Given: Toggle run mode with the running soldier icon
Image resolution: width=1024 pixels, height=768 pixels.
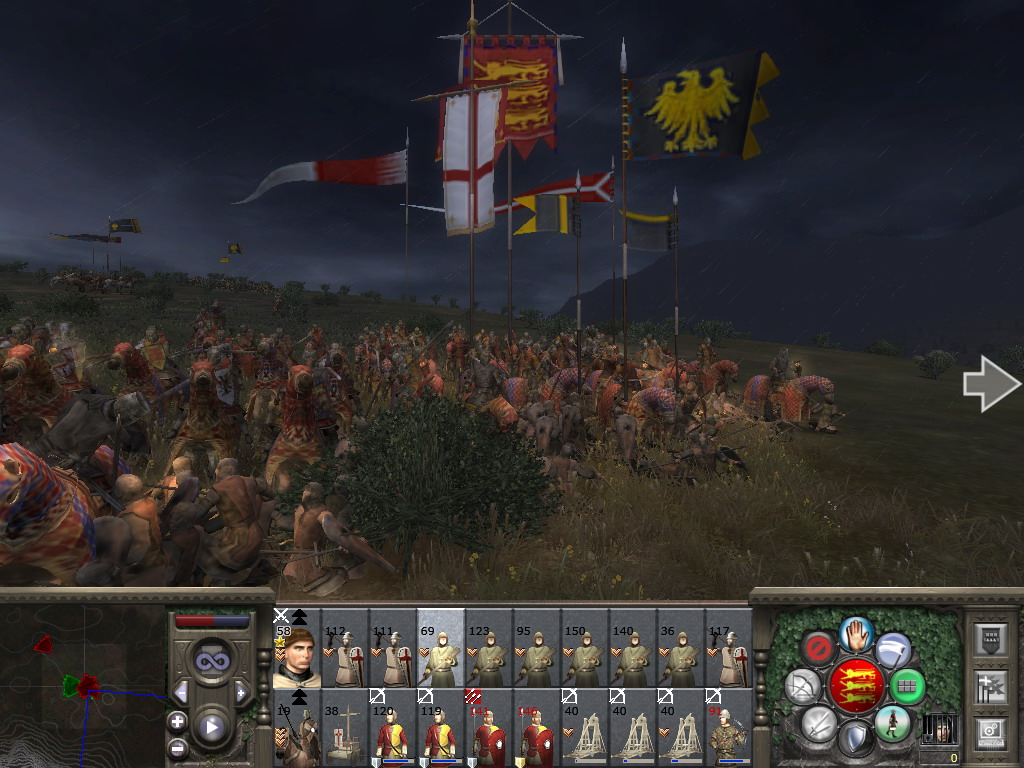Looking at the screenshot, I should pyautogui.click(x=892, y=723).
